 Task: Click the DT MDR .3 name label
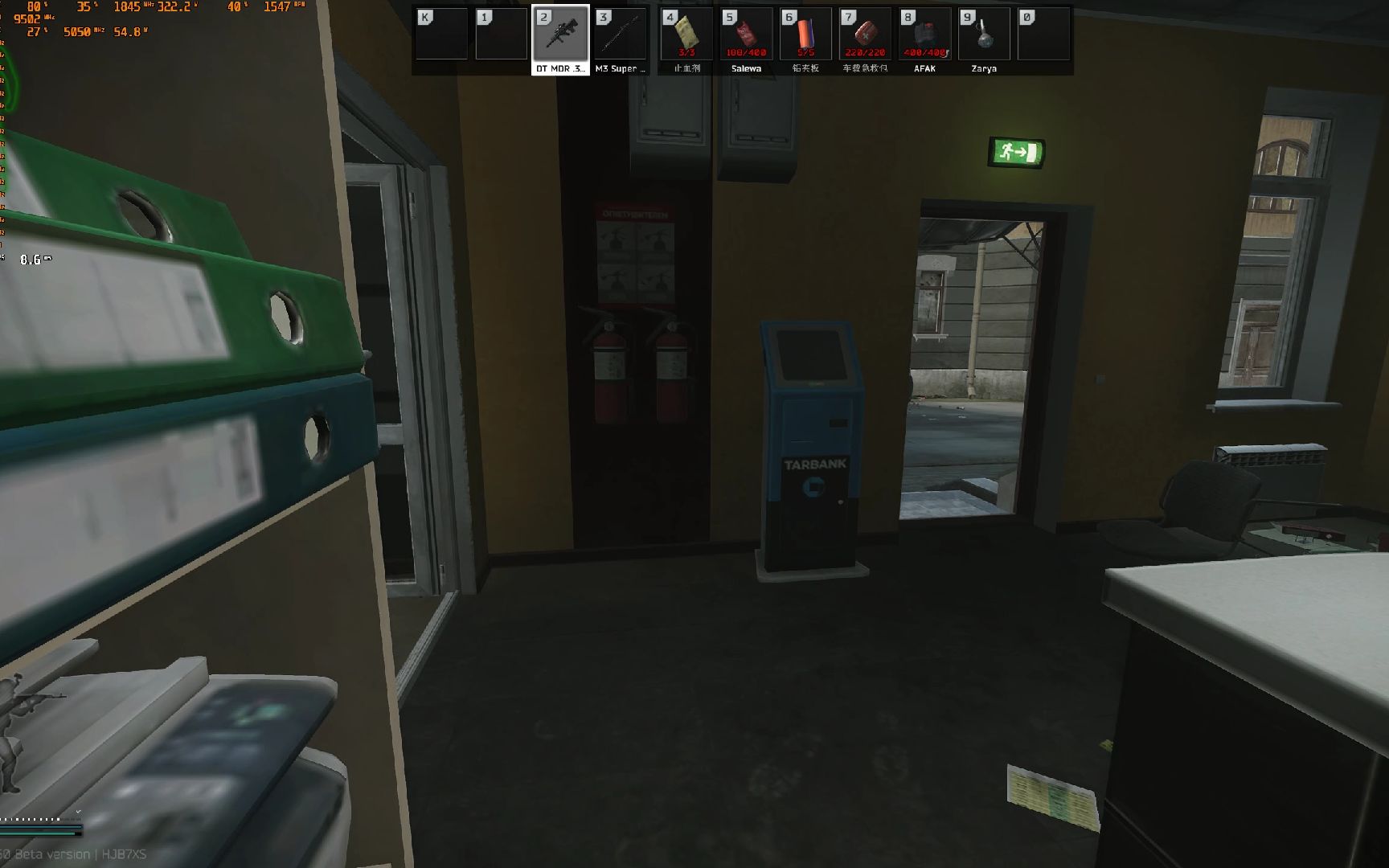(560, 70)
